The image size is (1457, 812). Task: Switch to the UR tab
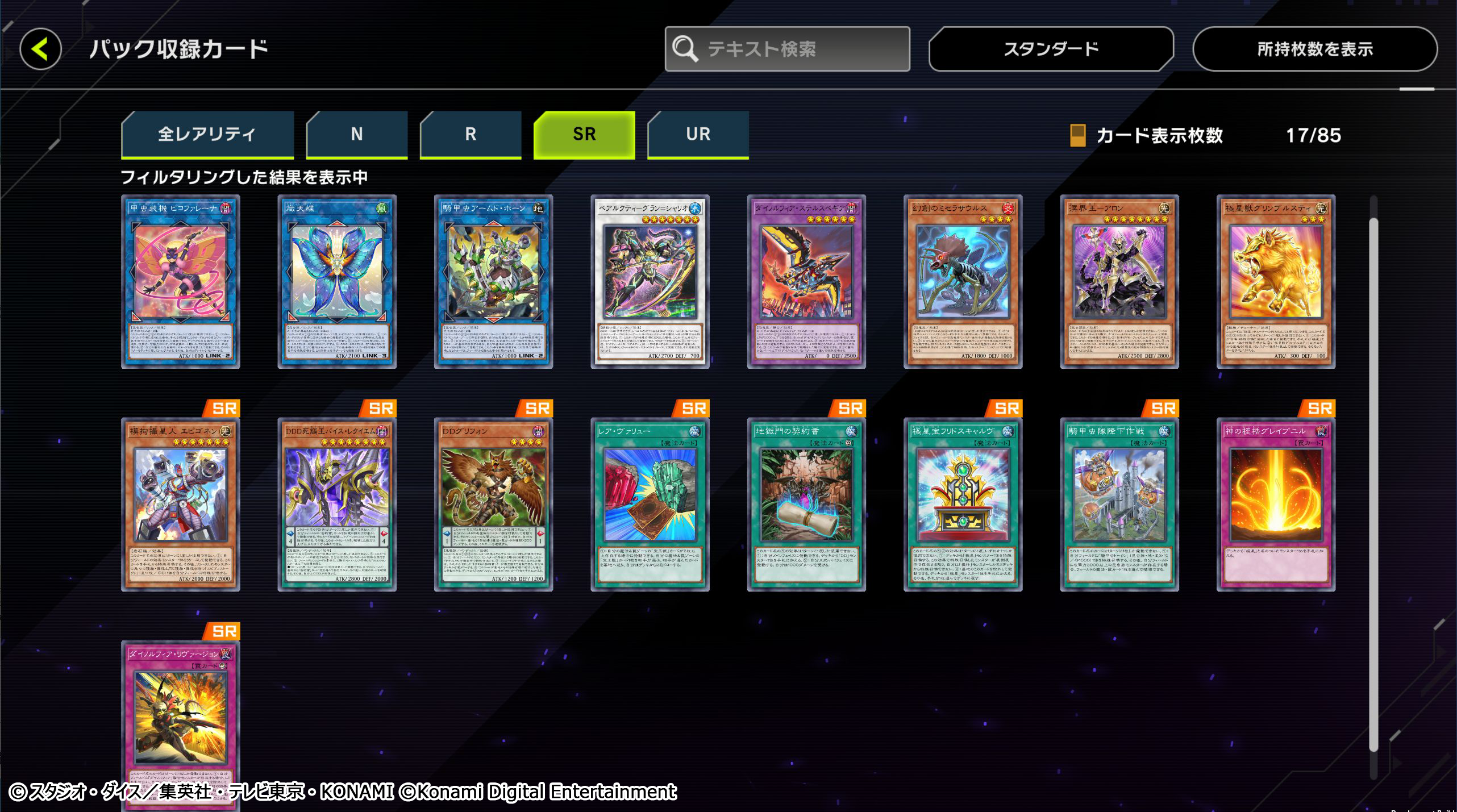[697, 134]
